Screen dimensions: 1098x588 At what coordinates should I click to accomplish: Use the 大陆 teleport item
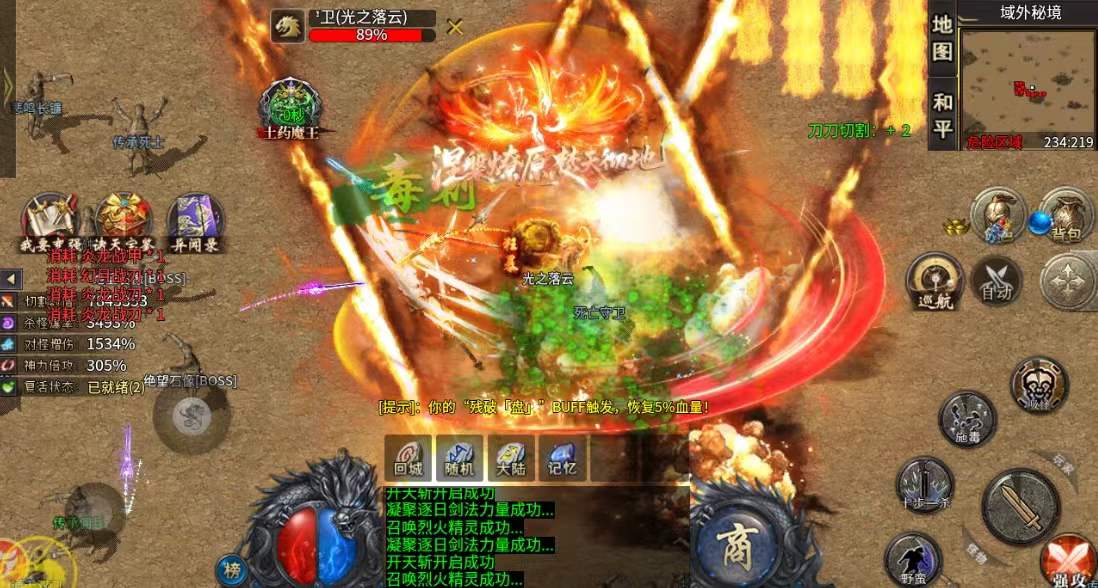(511, 459)
